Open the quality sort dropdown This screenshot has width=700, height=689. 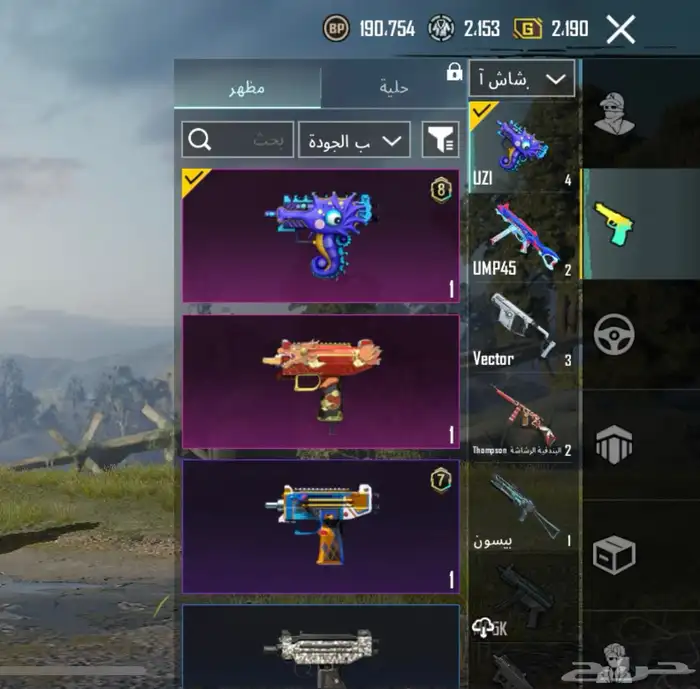(x=354, y=140)
